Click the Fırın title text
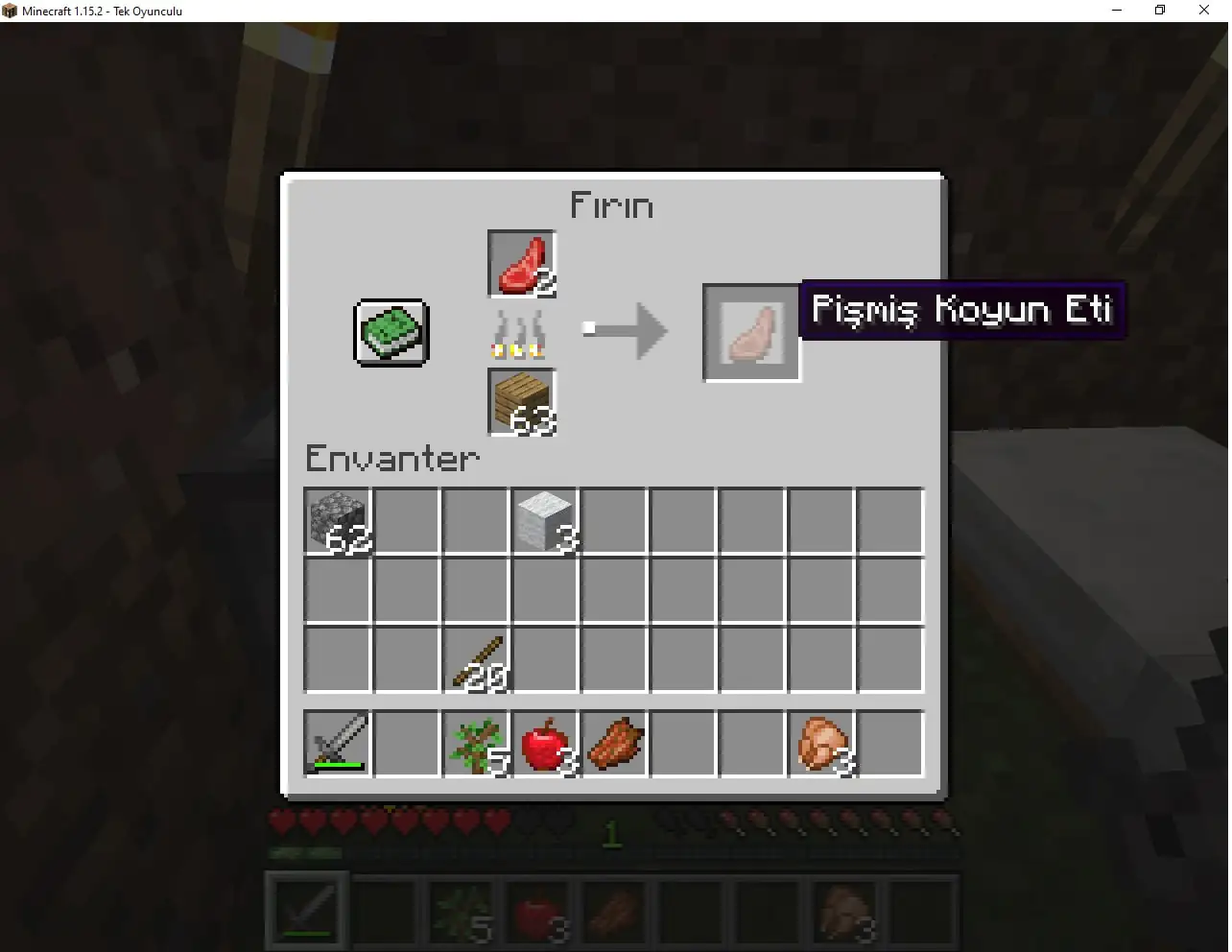Image resolution: width=1232 pixels, height=952 pixels. pyautogui.click(x=612, y=204)
